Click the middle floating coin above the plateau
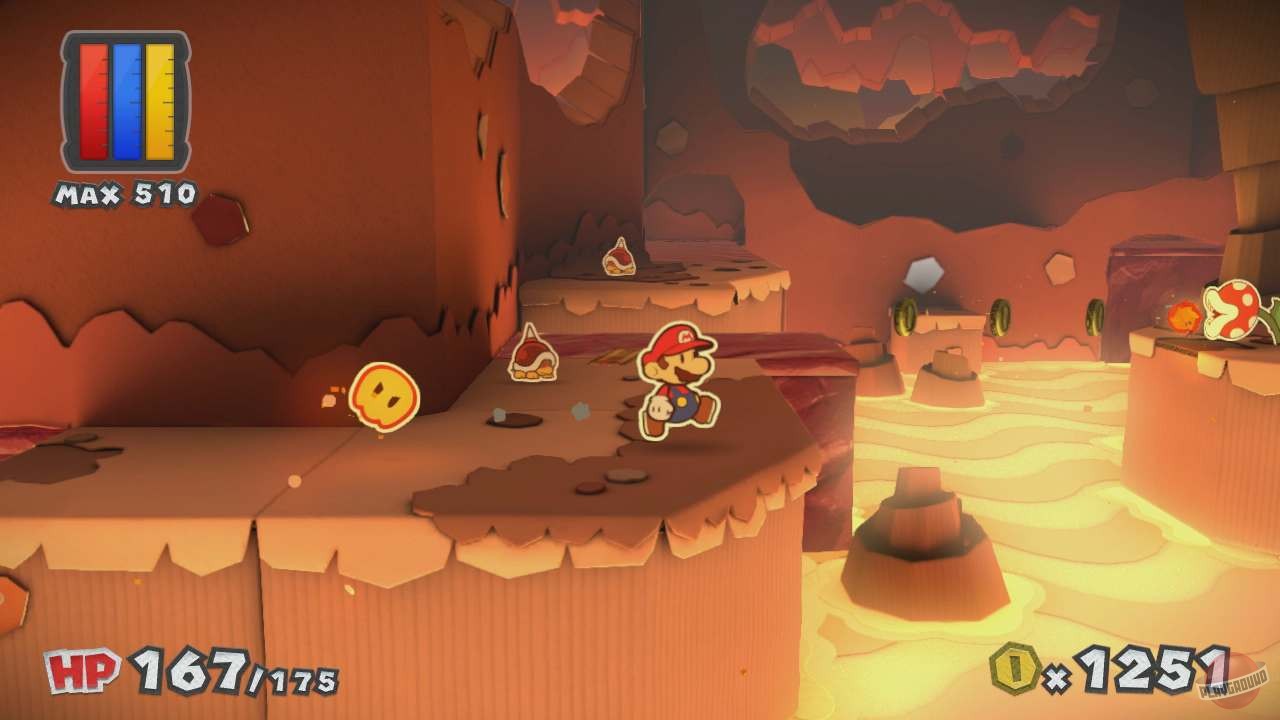Image resolution: width=1280 pixels, height=720 pixels. (1001, 318)
